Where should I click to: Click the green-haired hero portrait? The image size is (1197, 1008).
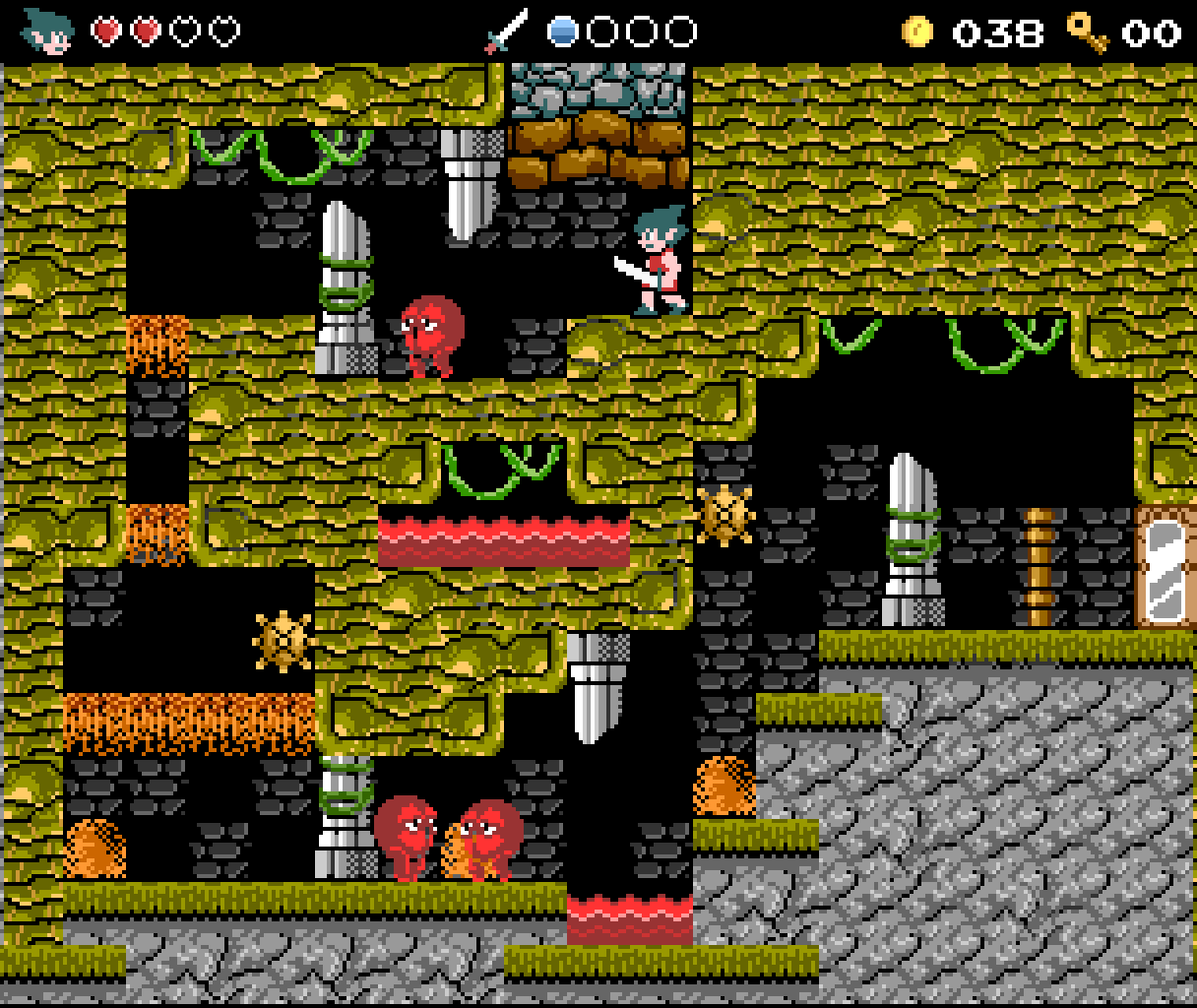(48, 31)
